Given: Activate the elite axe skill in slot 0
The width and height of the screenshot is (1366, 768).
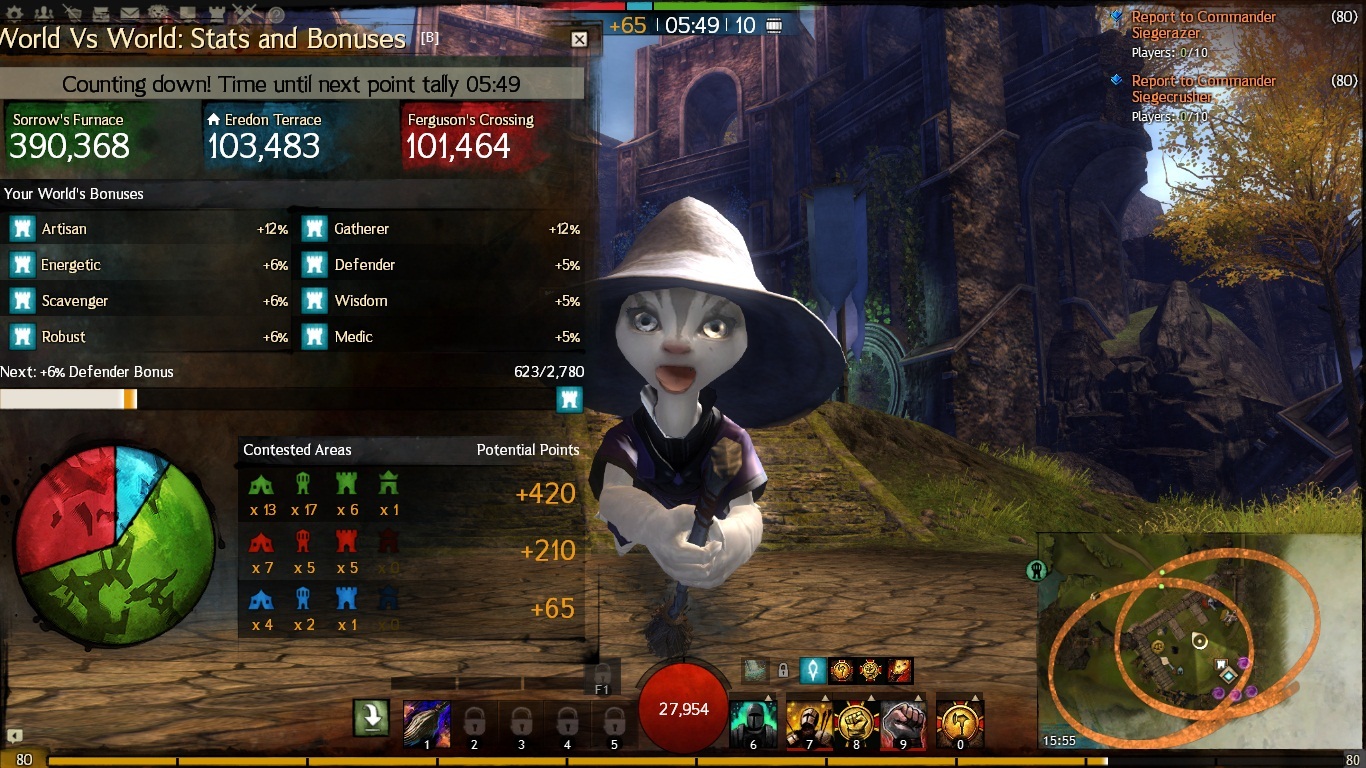Looking at the screenshot, I should click(x=960, y=724).
